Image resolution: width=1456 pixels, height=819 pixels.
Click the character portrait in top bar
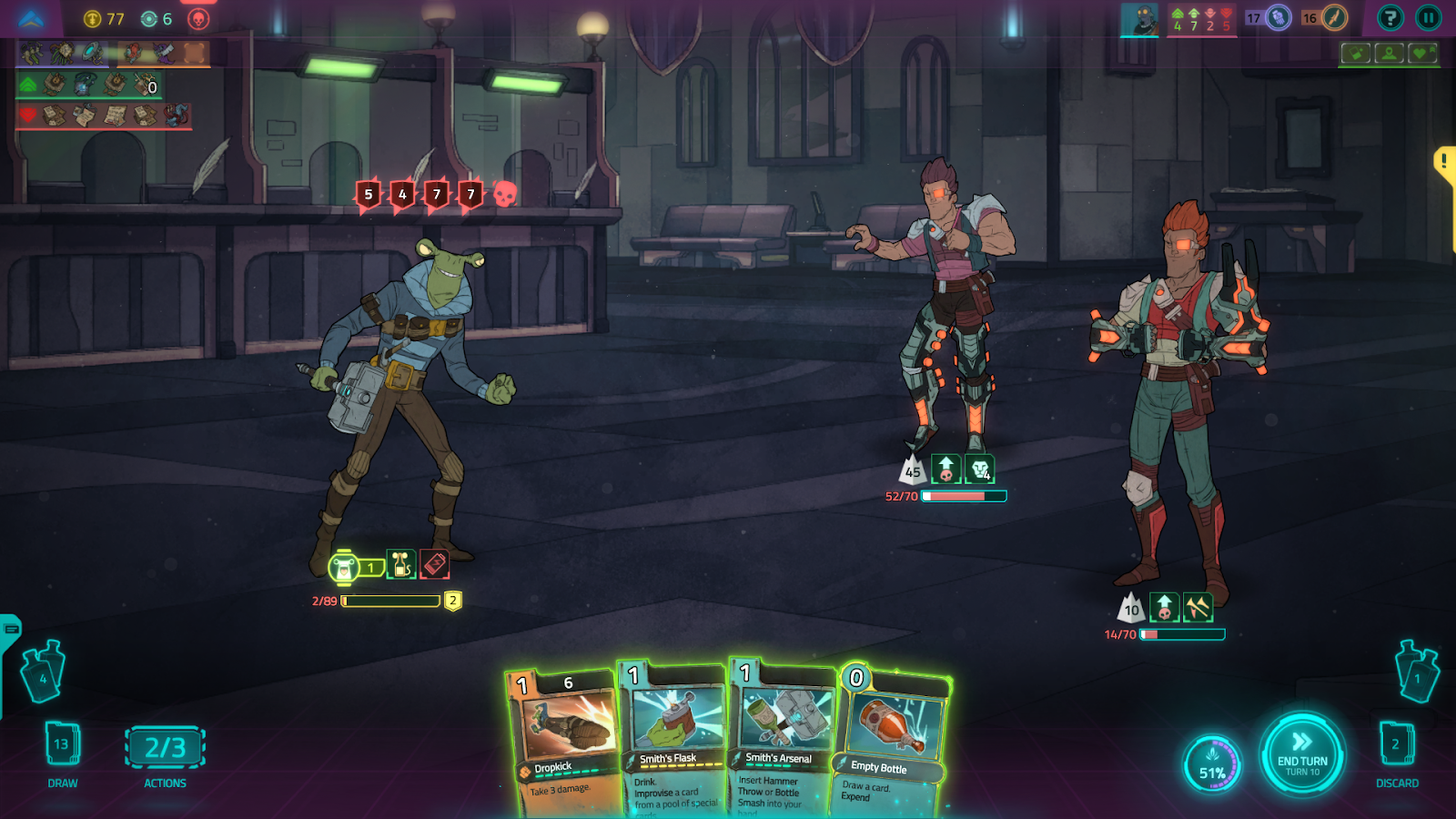1139,18
